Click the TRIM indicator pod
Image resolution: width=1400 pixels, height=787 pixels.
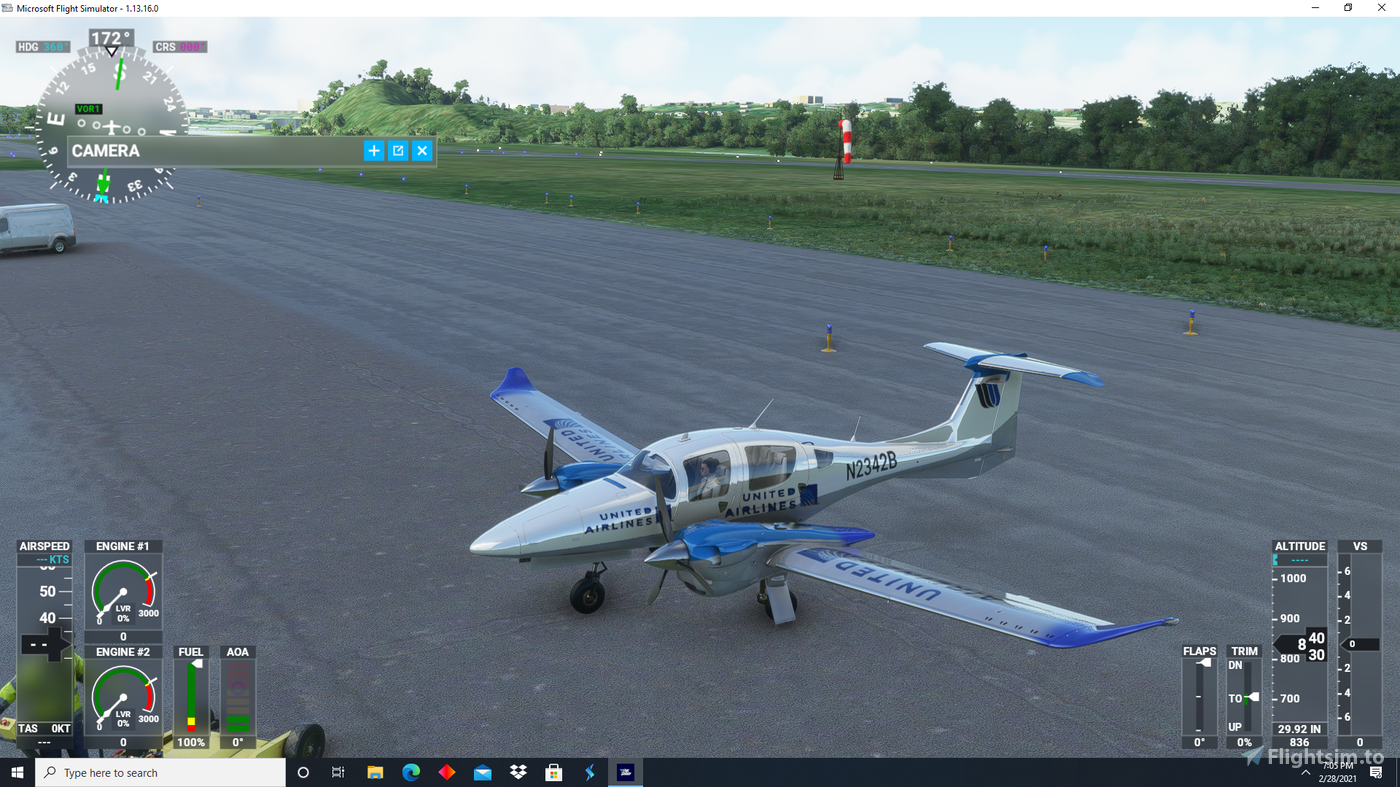tap(1243, 695)
